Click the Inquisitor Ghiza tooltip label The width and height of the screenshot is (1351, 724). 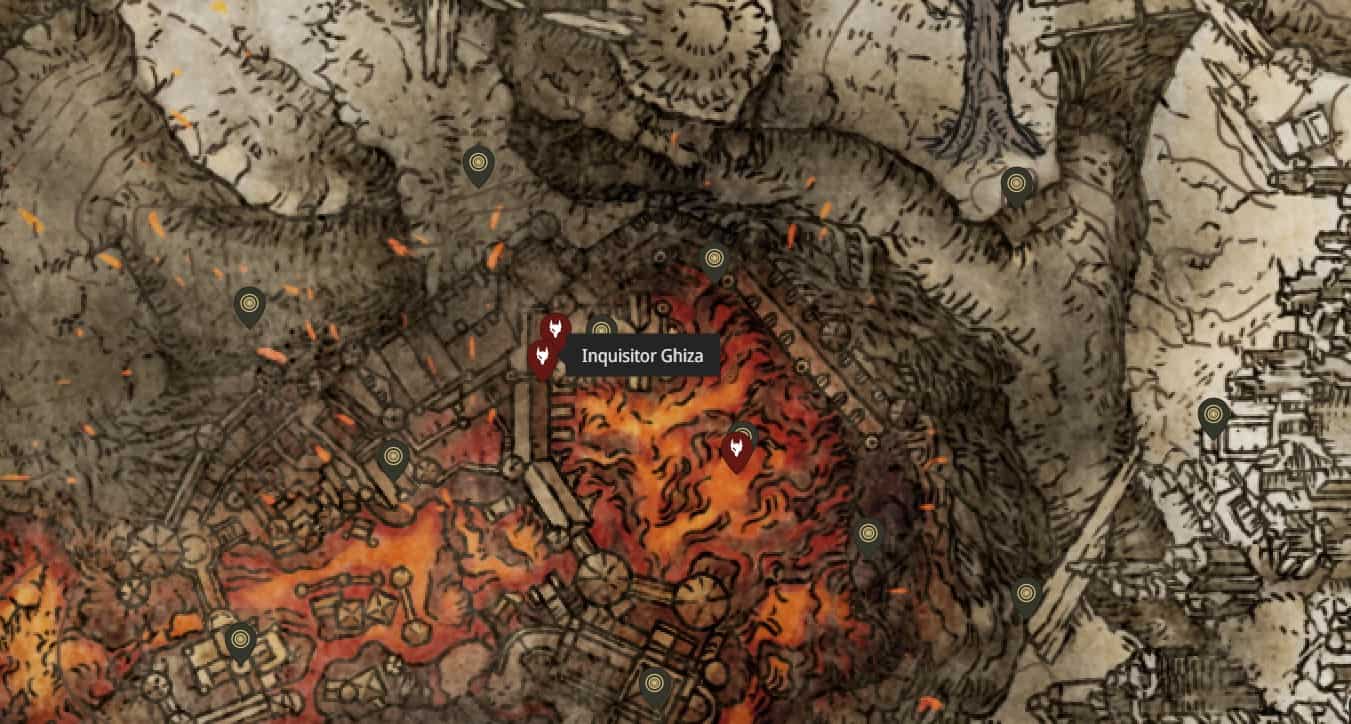[x=640, y=356]
